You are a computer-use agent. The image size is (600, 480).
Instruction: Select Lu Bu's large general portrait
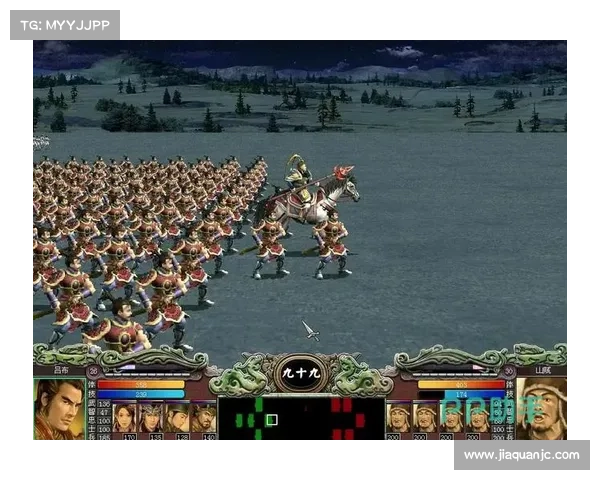(59, 409)
